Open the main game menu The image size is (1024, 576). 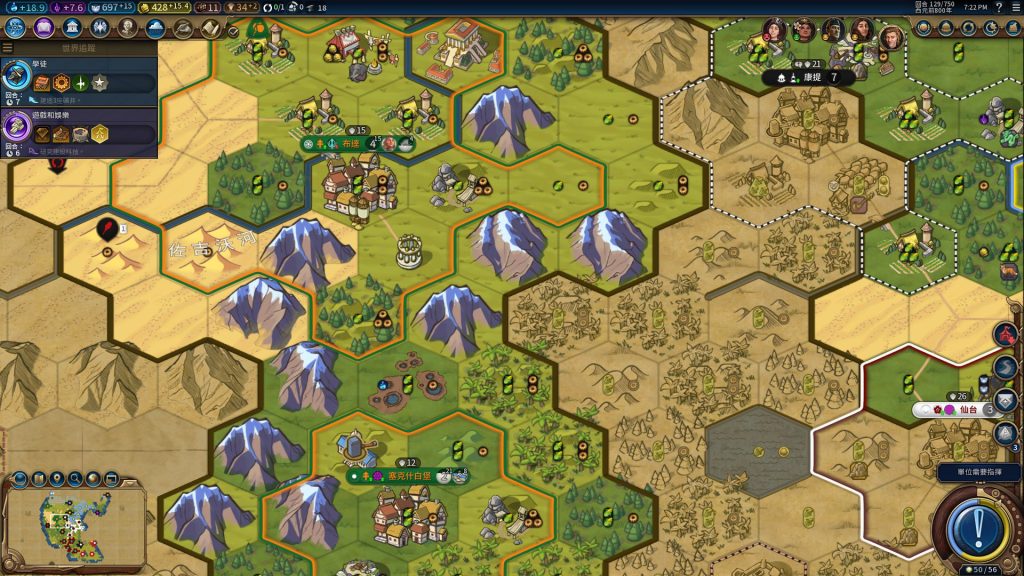1014,7
